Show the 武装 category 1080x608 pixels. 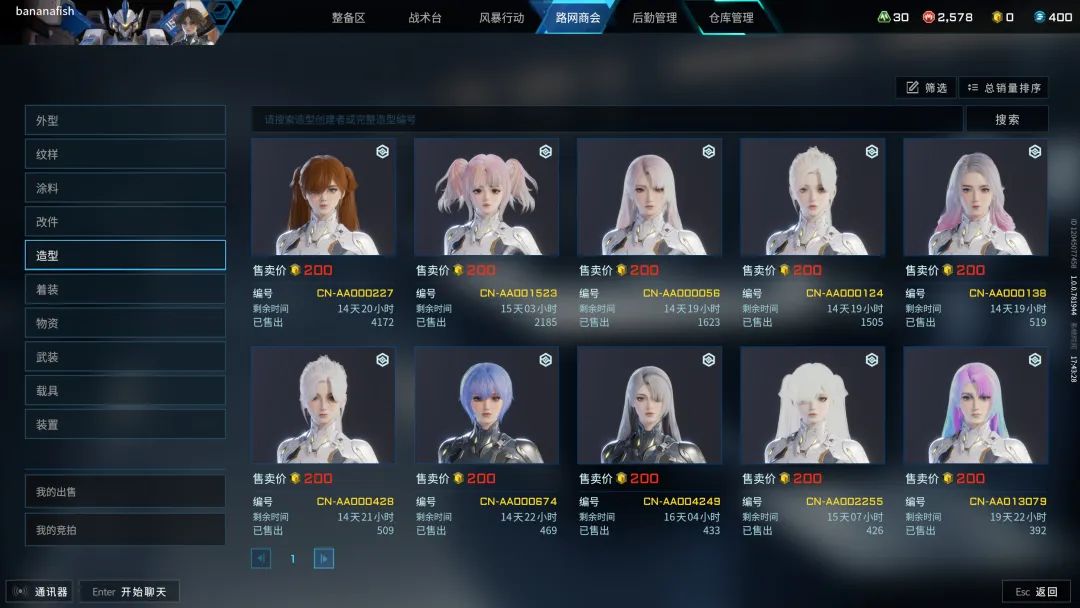[x=125, y=357]
